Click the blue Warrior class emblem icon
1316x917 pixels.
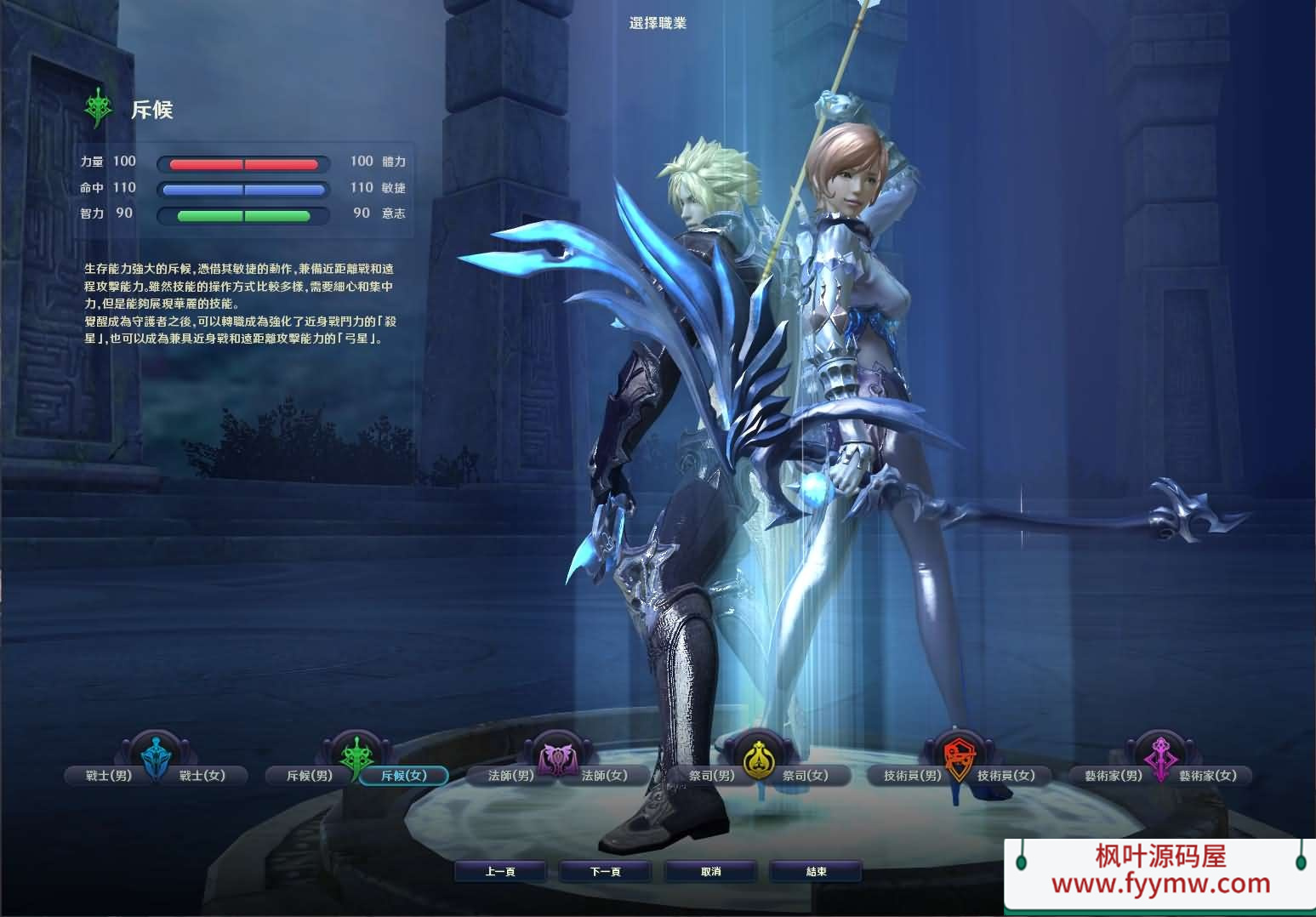coord(155,756)
